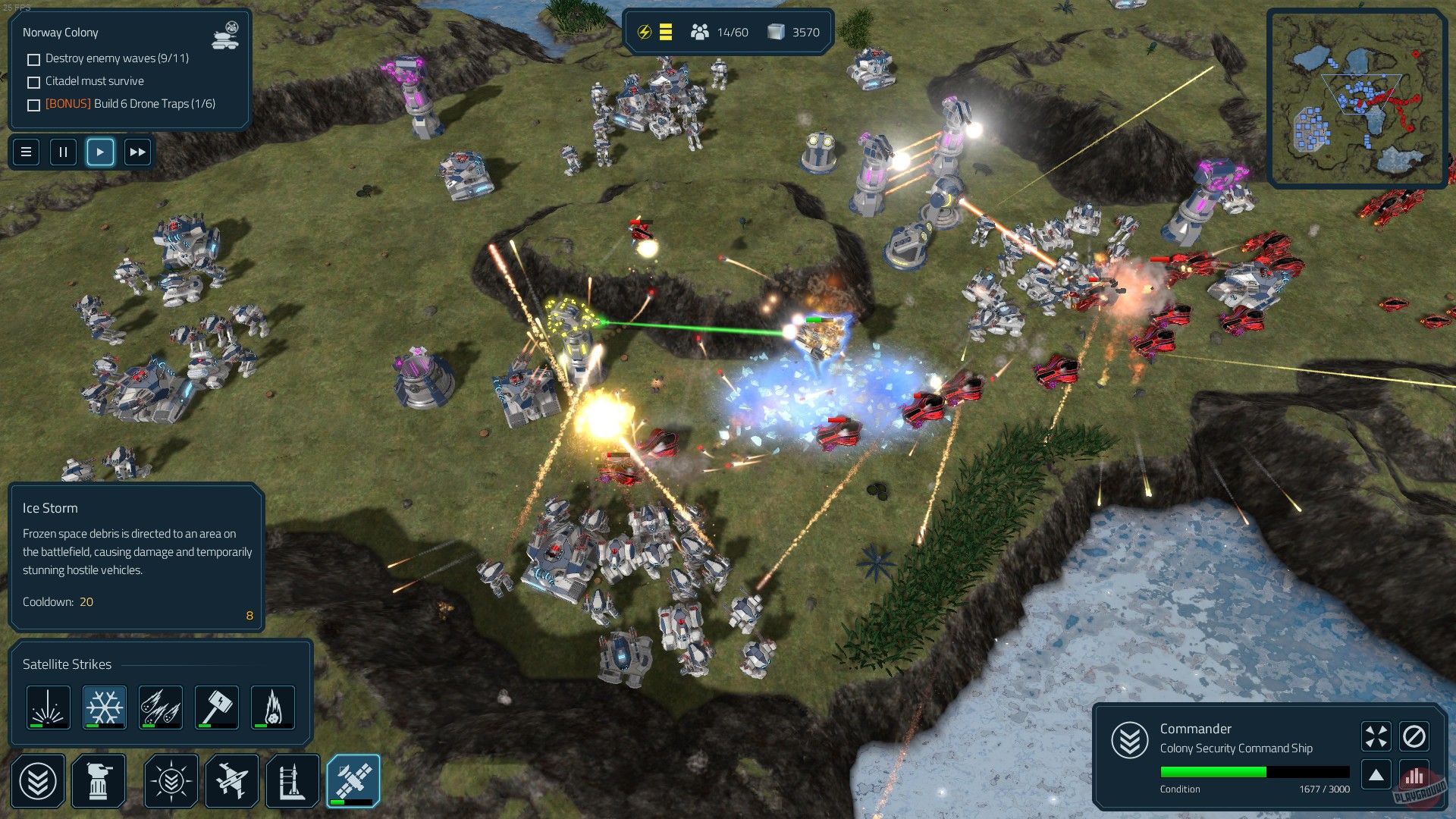1456x819 pixels.
Task: Enable fast-forward game speed
Action: click(137, 152)
